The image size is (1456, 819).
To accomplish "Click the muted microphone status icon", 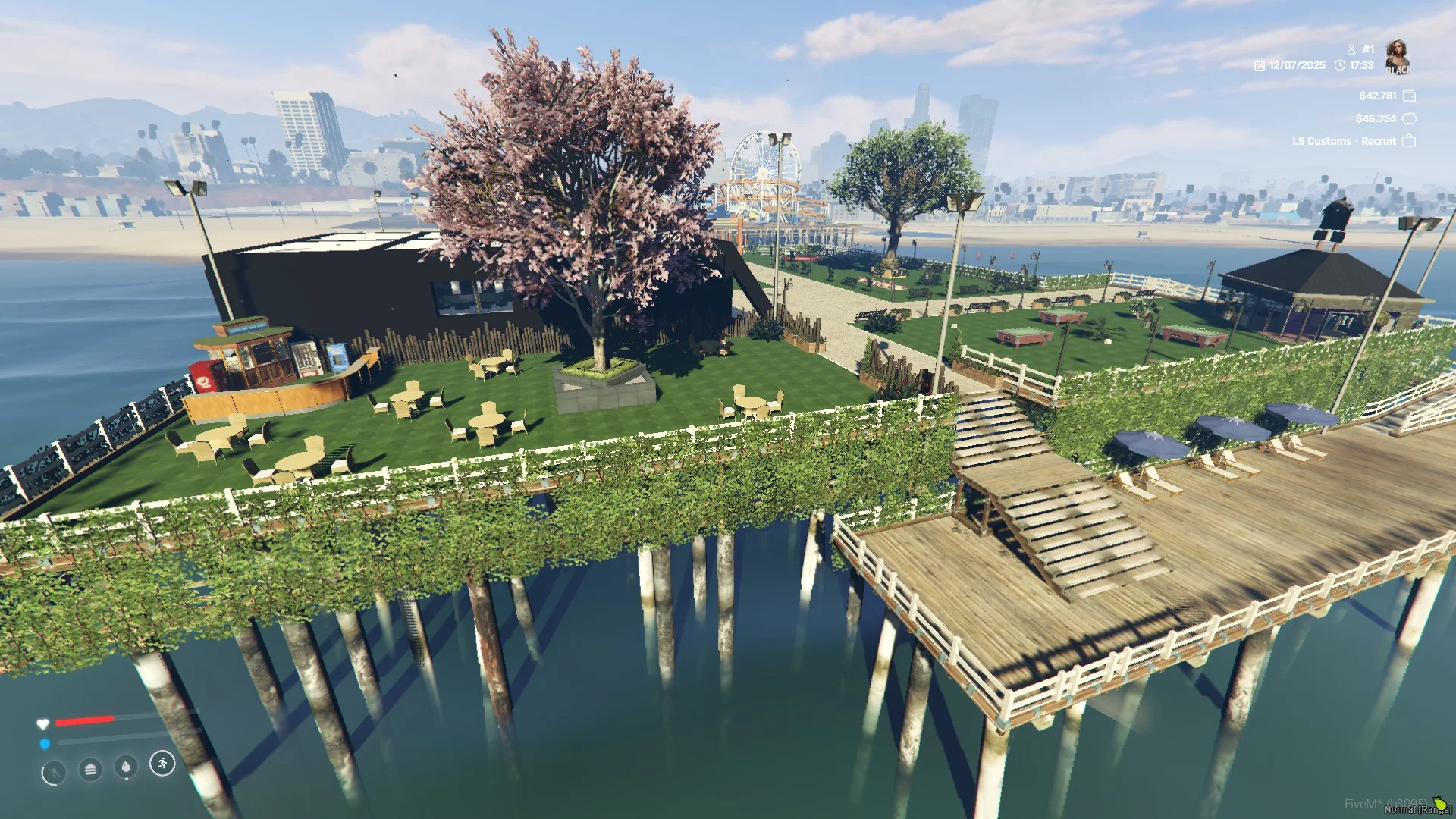I will pos(53,773).
